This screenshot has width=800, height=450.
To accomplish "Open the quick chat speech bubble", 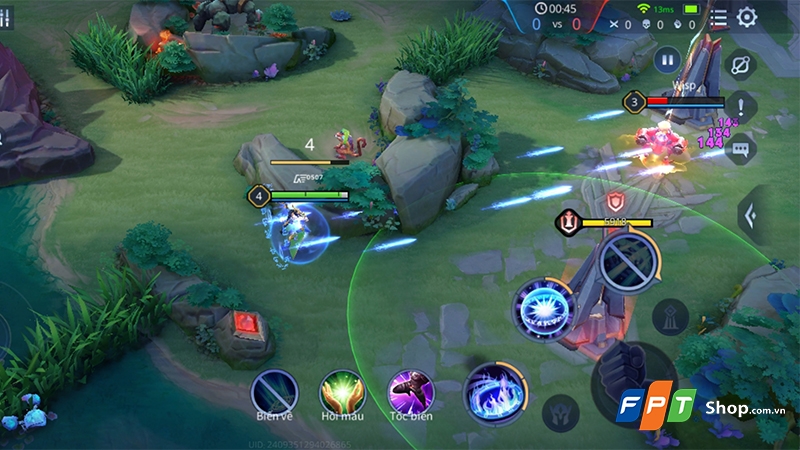I will pos(740,150).
